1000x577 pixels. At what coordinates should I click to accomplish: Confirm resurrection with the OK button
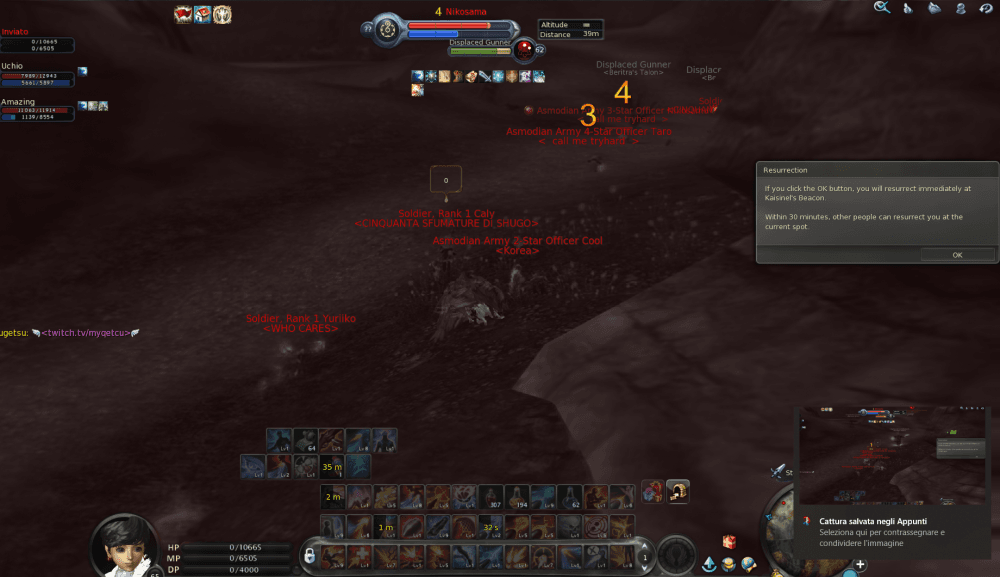pyautogui.click(x=956, y=255)
